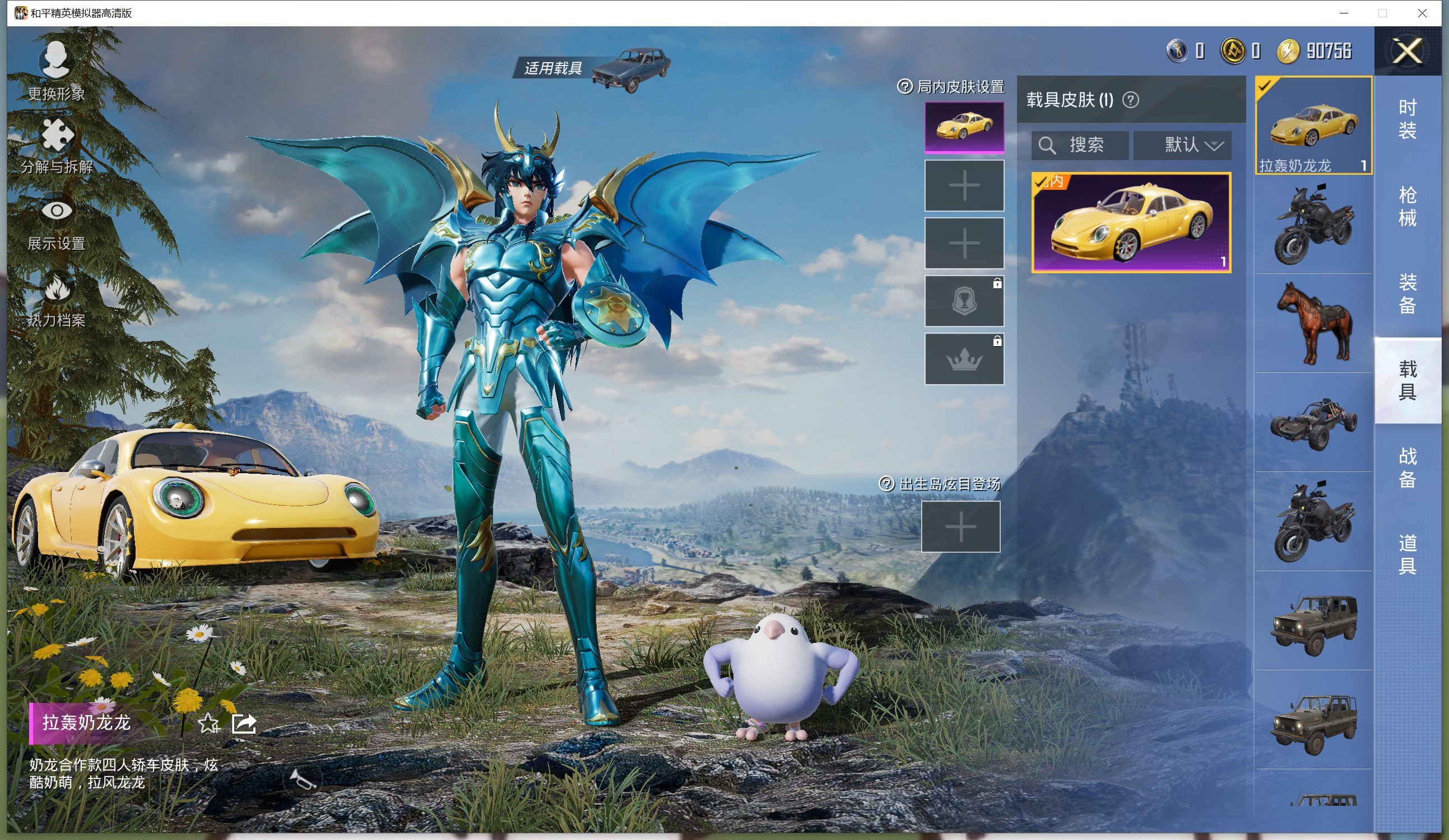Click the 搜索 search field
Viewport: 1449px width, 840px height.
pyautogui.click(x=1081, y=145)
